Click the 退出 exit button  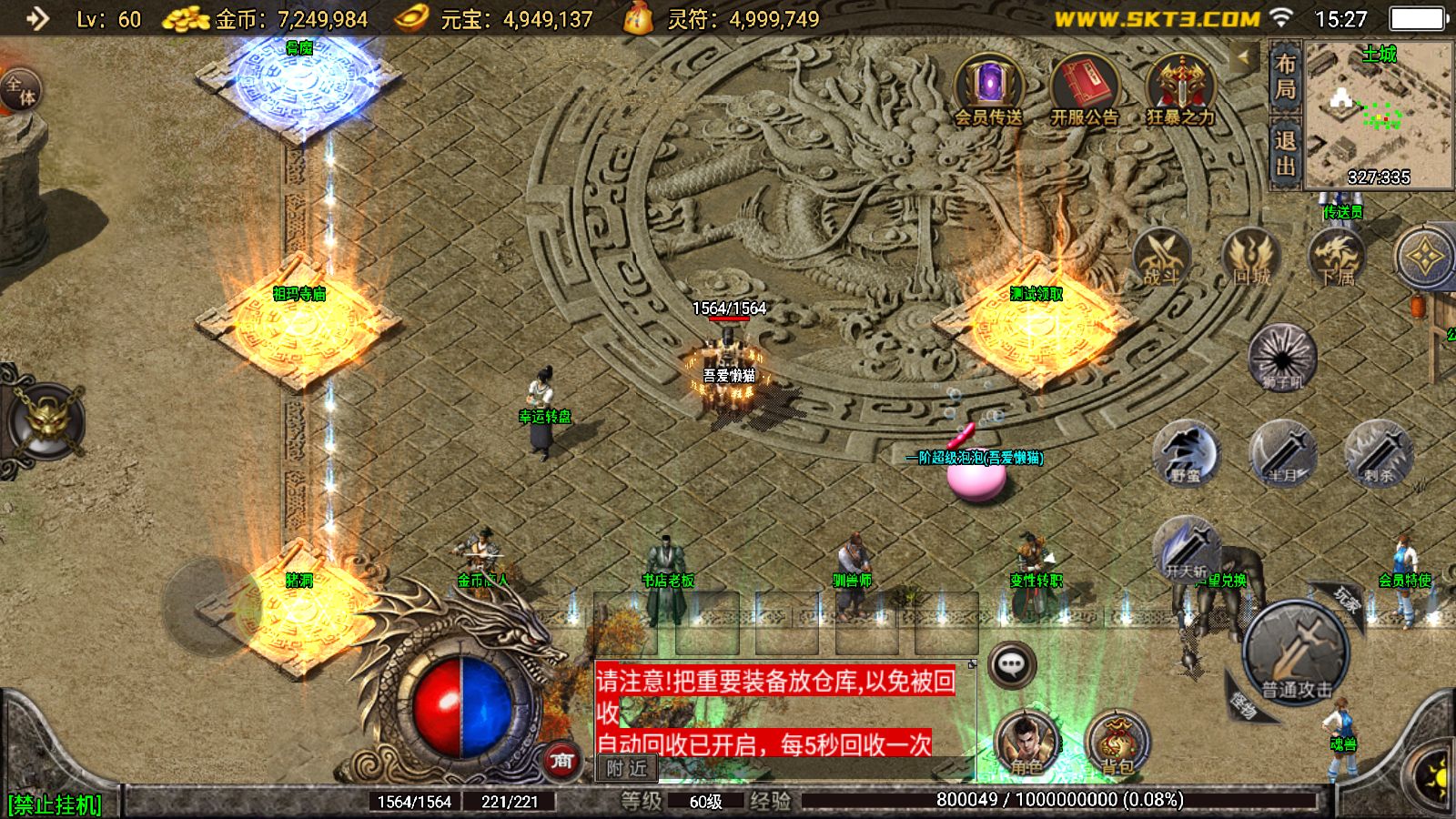[x=1285, y=153]
